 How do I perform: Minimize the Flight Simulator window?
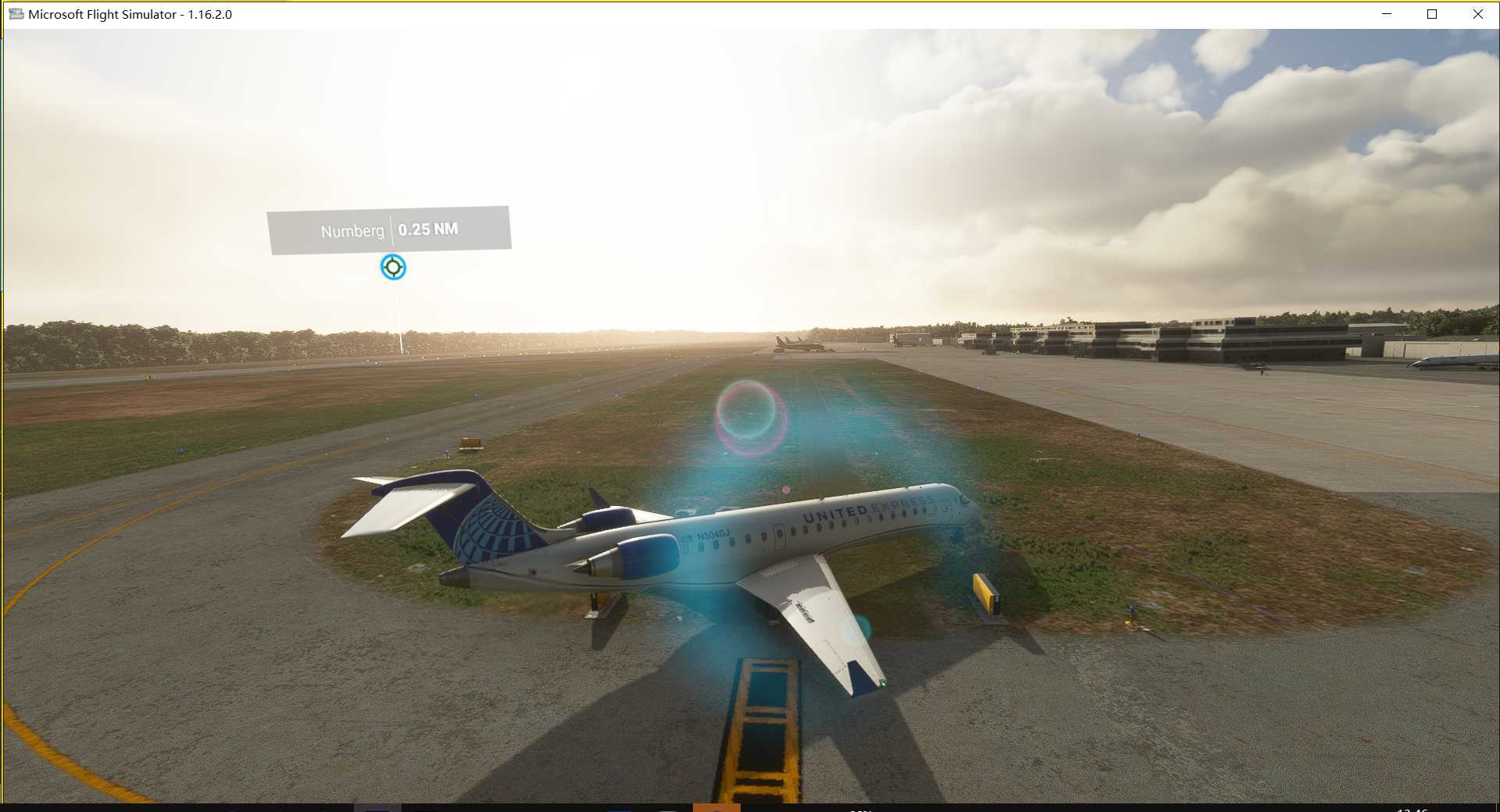tap(1387, 14)
